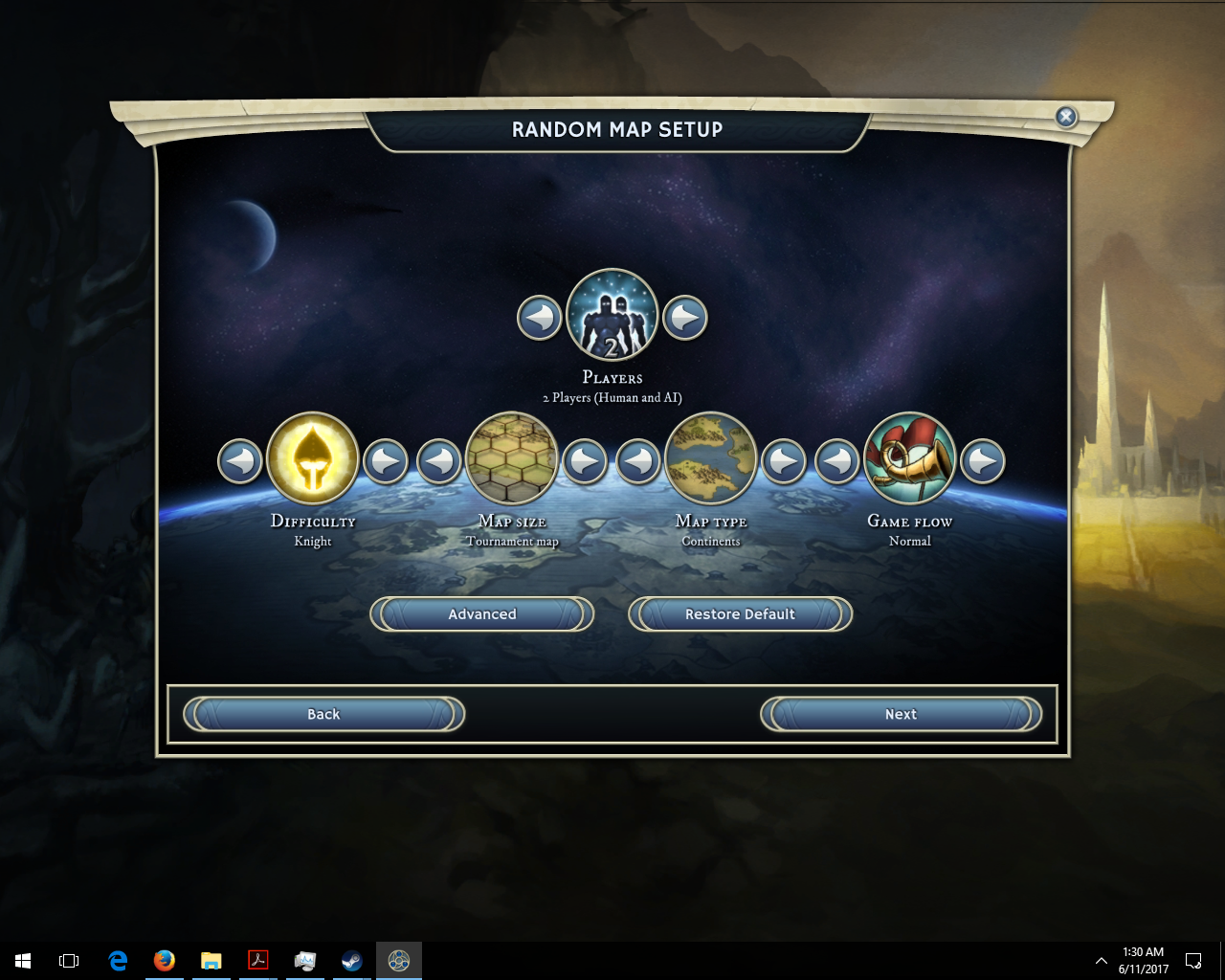This screenshot has width=1225, height=980.
Task: Go Back to the previous screen
Action: [323, 714]
